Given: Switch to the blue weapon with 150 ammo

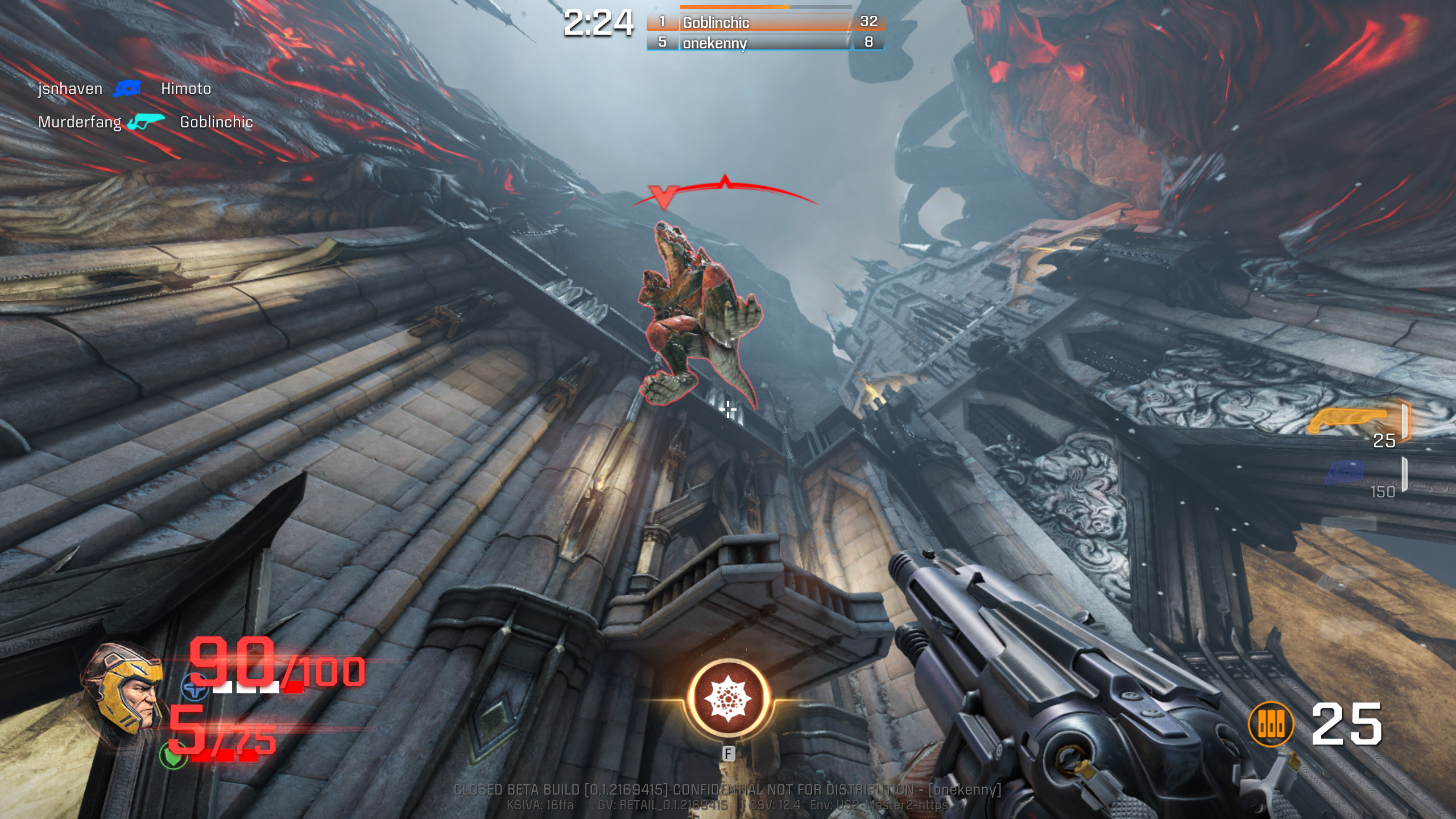Looking at the screenshot, I should [1346, 473].
